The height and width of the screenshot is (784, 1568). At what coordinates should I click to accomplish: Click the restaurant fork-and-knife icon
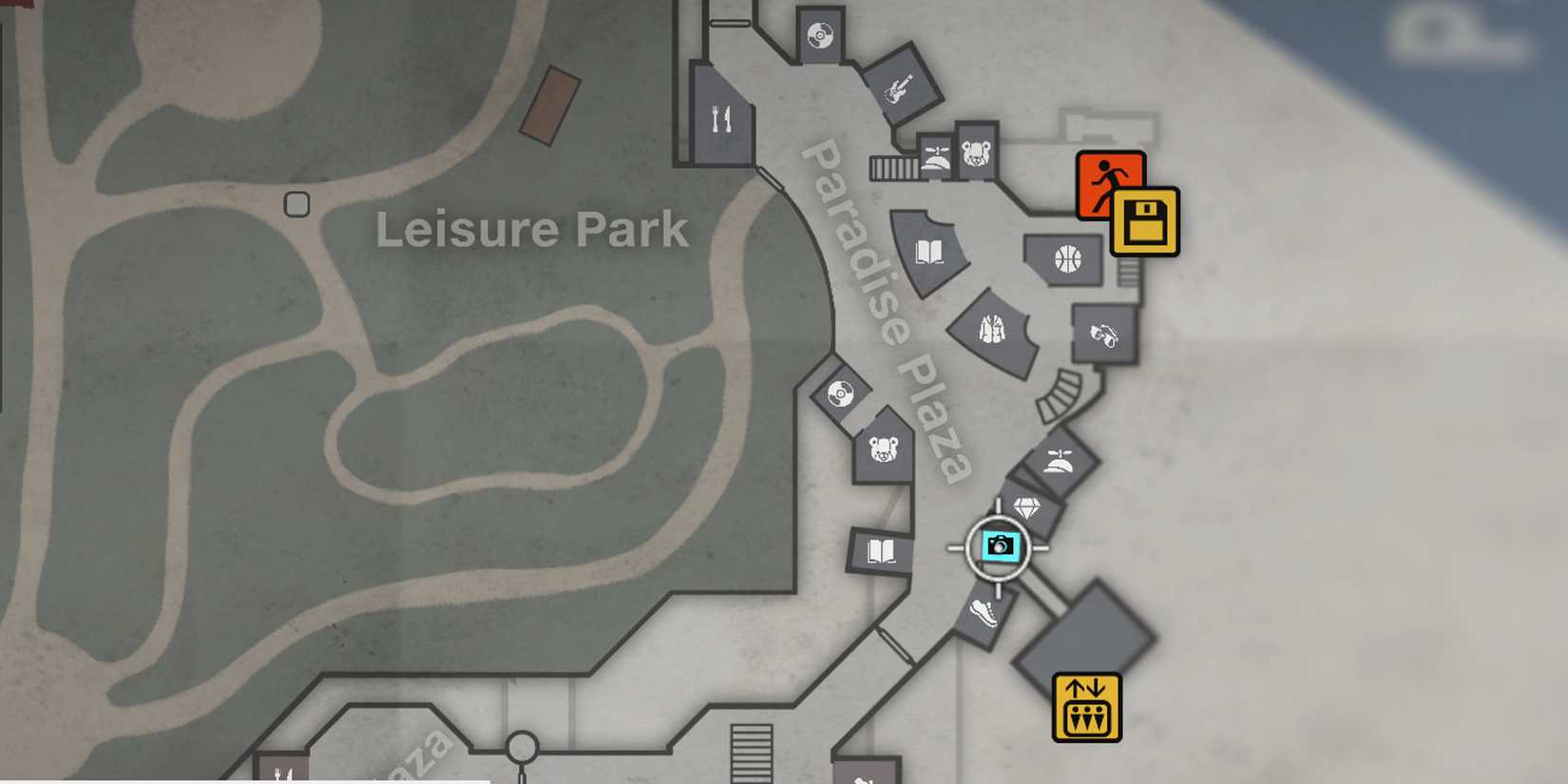pos(719,119)
